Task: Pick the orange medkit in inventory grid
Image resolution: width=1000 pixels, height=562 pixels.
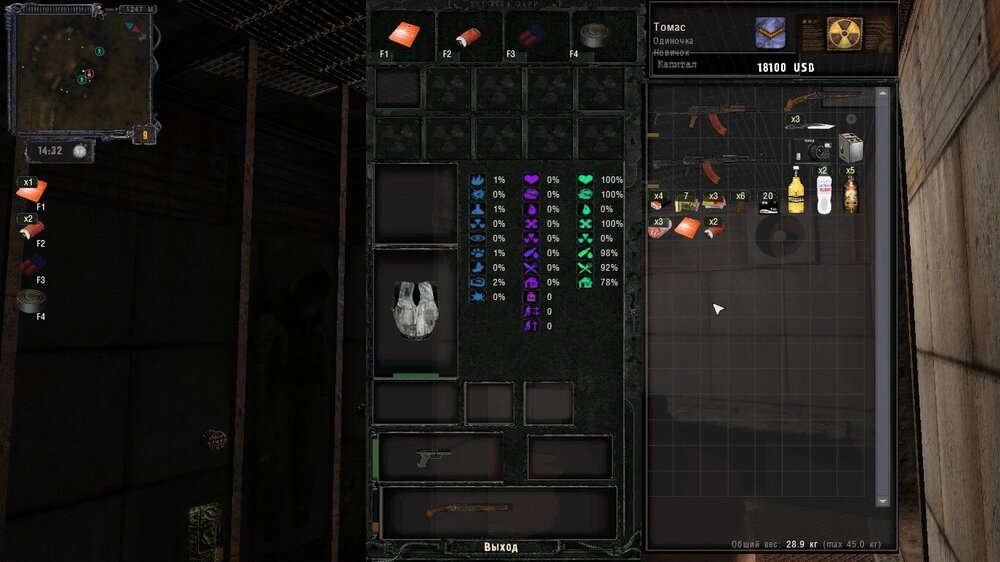Action: (687, 228)
